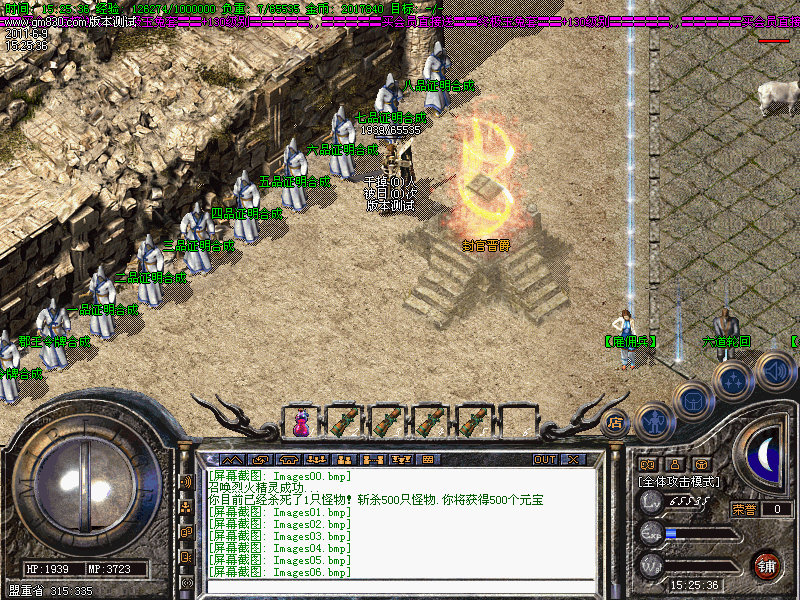Open the shop with the 店 button
This screenshot has width=800, height=600.
point(615,422)
